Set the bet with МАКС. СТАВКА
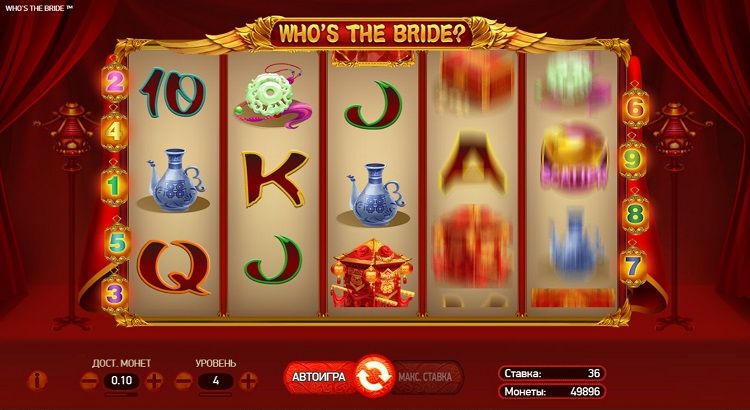Screen dimensions: 750x410 (426, 377)
